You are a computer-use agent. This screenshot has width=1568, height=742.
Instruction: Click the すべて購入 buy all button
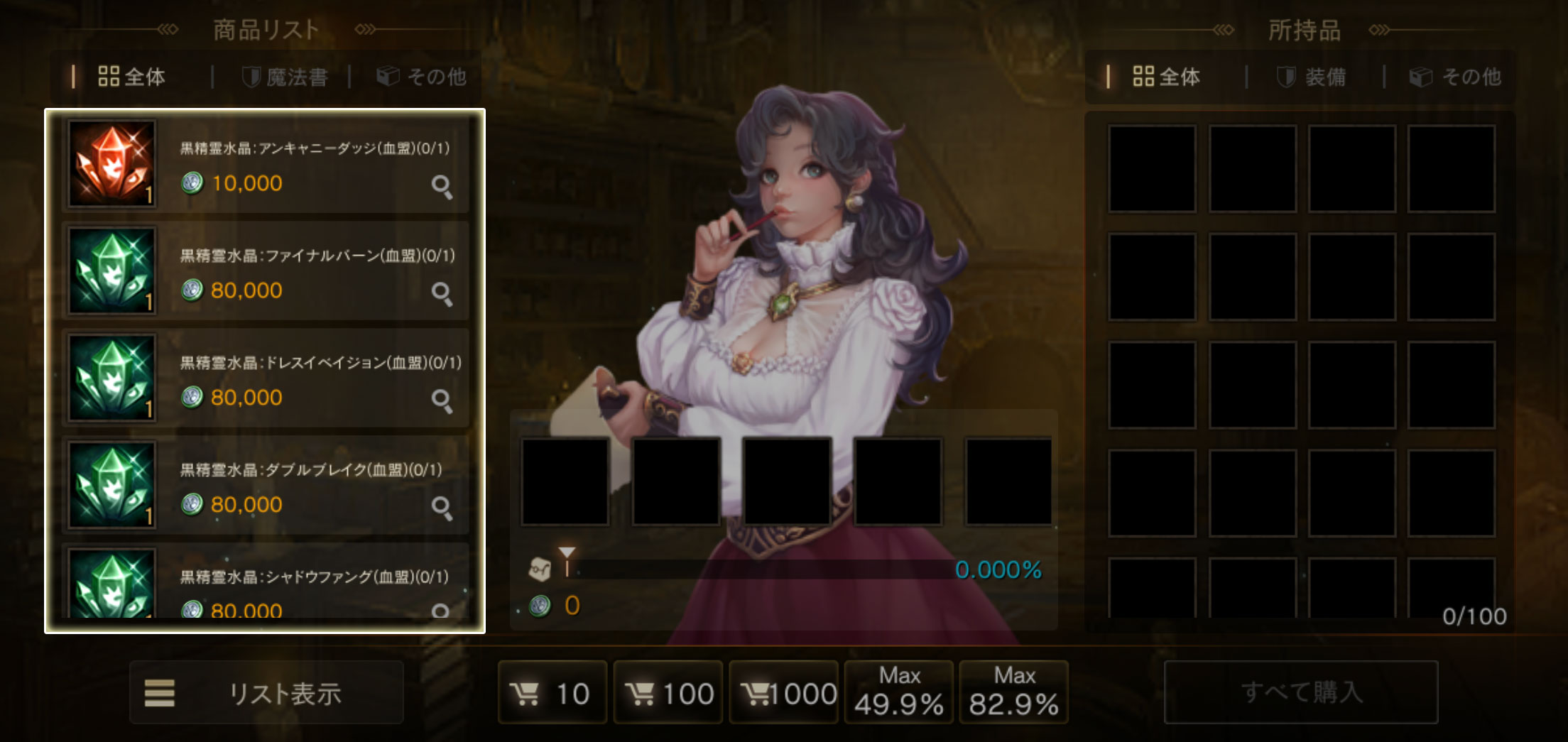point(1301,692)
